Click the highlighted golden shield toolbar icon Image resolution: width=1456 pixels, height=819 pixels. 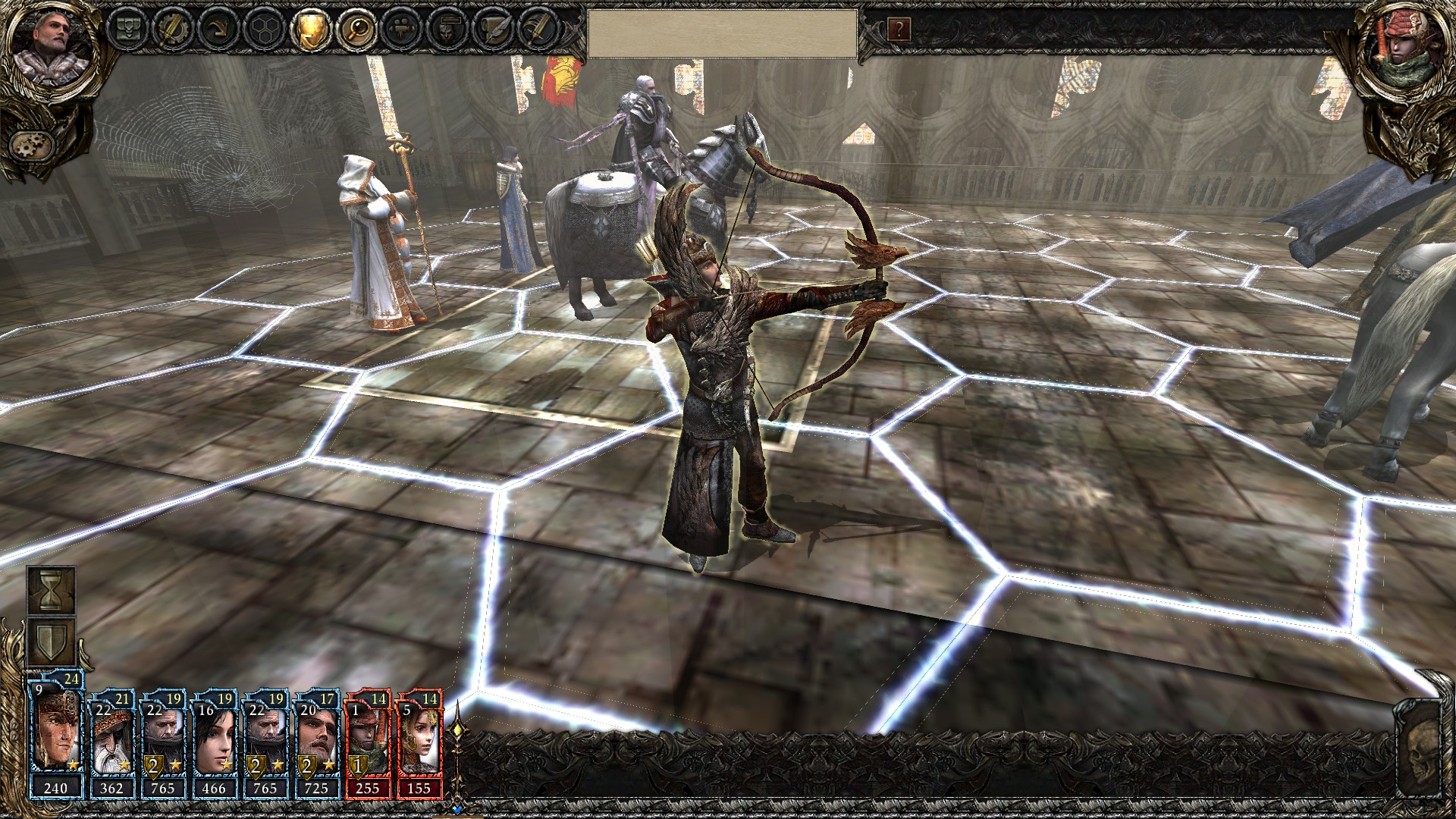(310, 29)
